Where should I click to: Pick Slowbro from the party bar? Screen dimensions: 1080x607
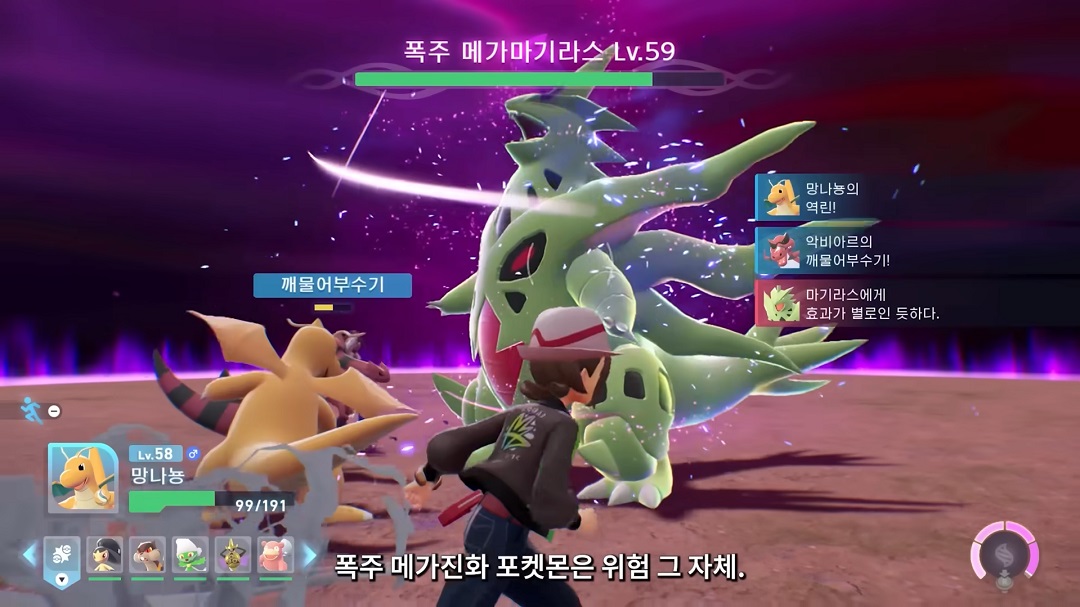[x=275, y=555]
